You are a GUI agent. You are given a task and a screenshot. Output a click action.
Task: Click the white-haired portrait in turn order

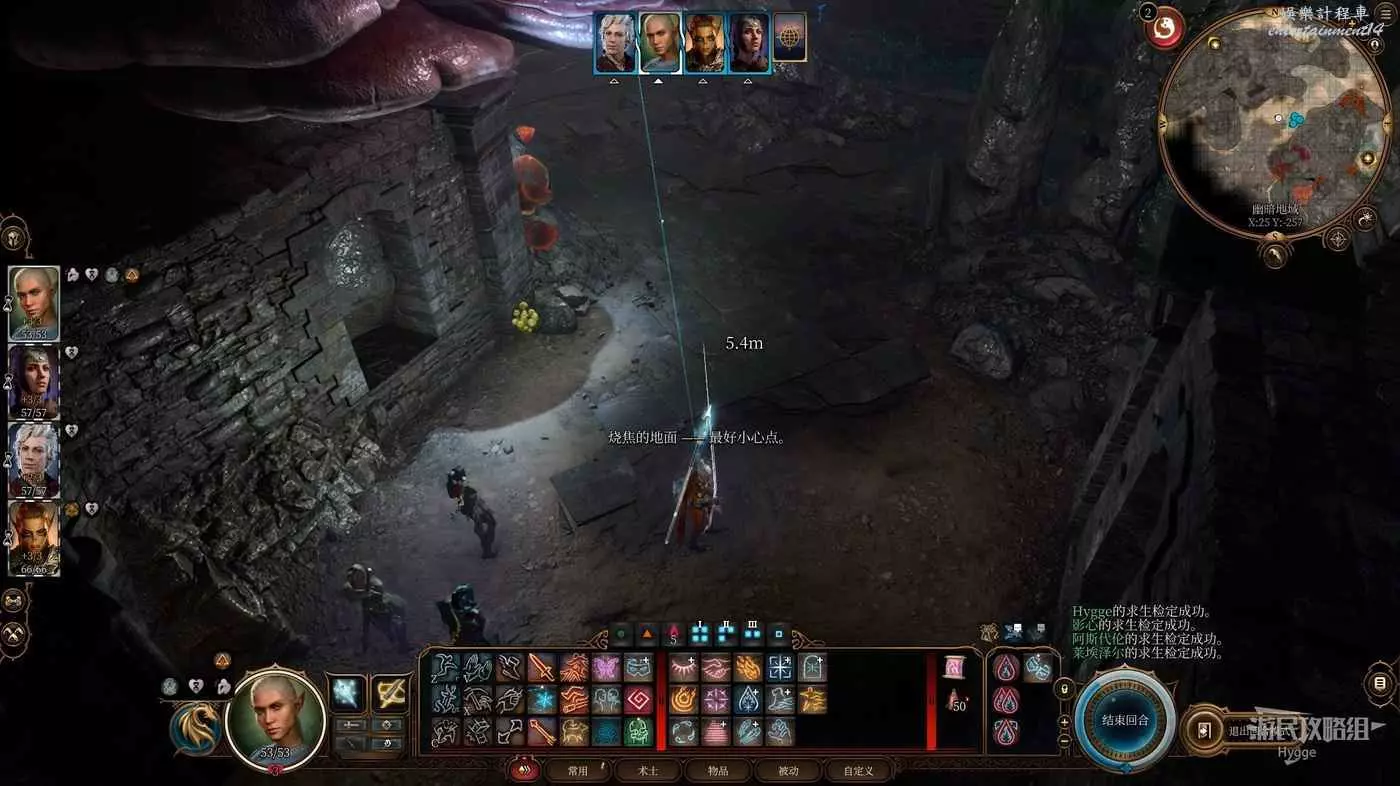pos(615,44)
